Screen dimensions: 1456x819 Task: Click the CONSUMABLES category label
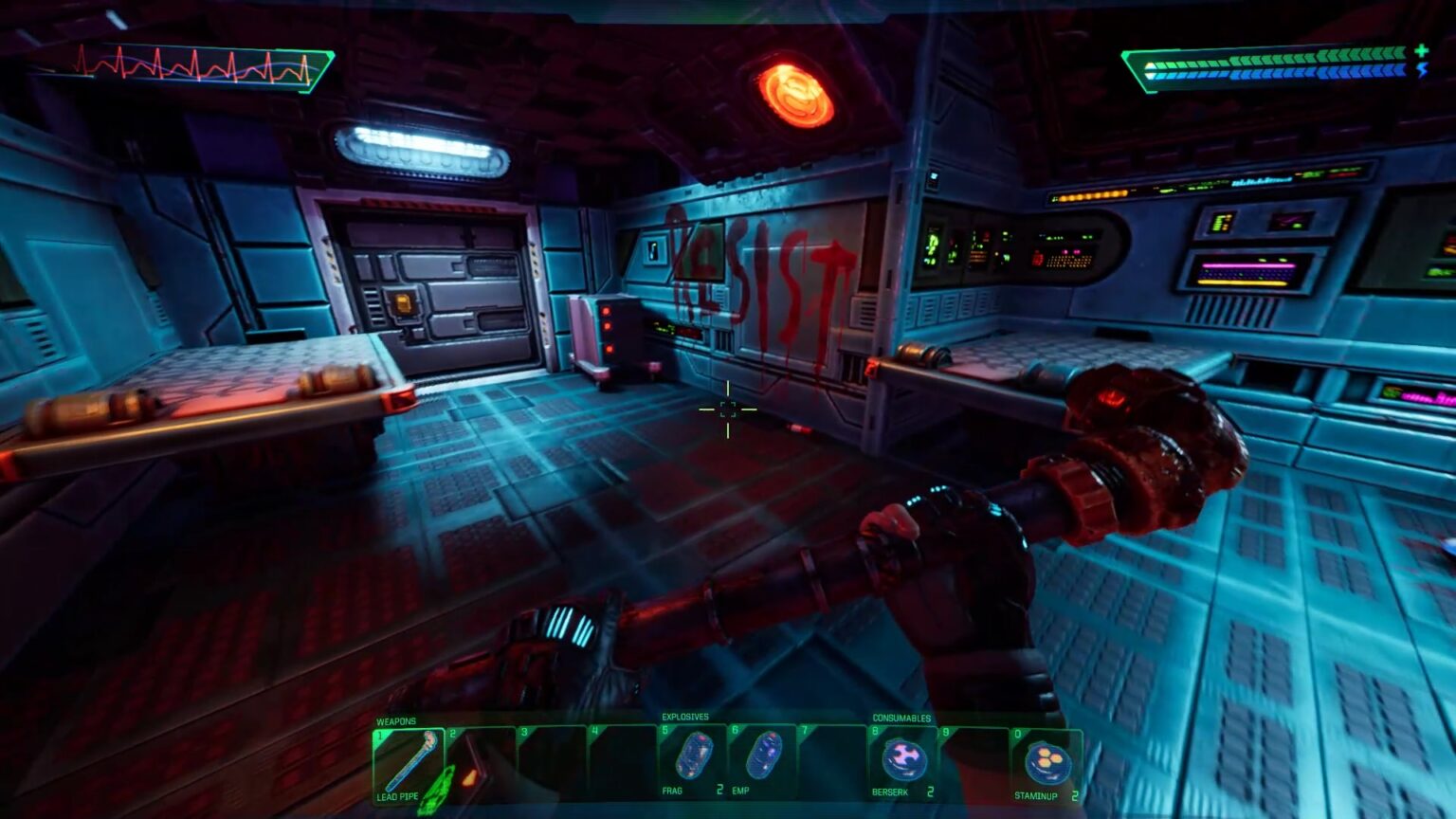coord(901,718)
